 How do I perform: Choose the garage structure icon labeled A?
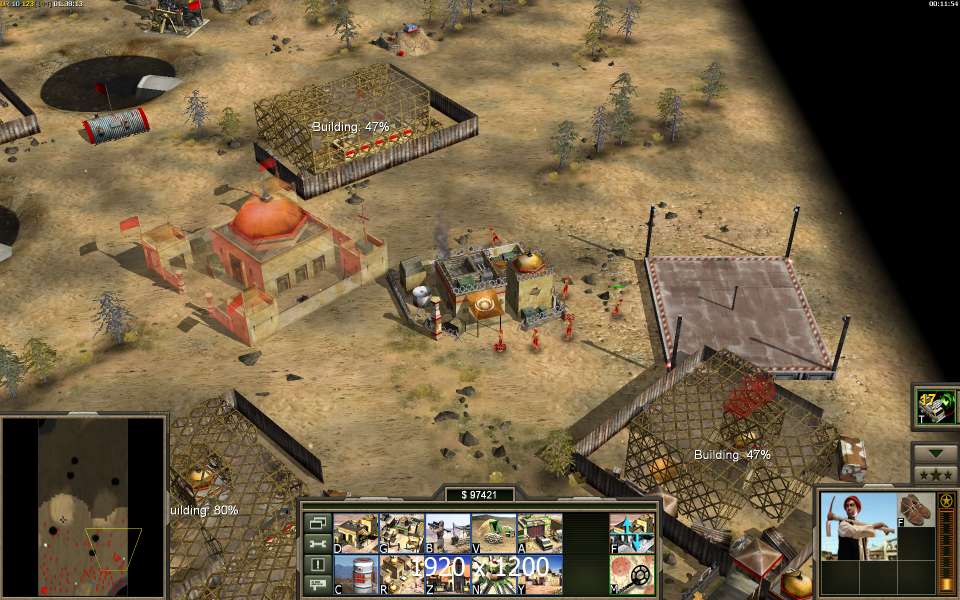(x=539, y=533)
